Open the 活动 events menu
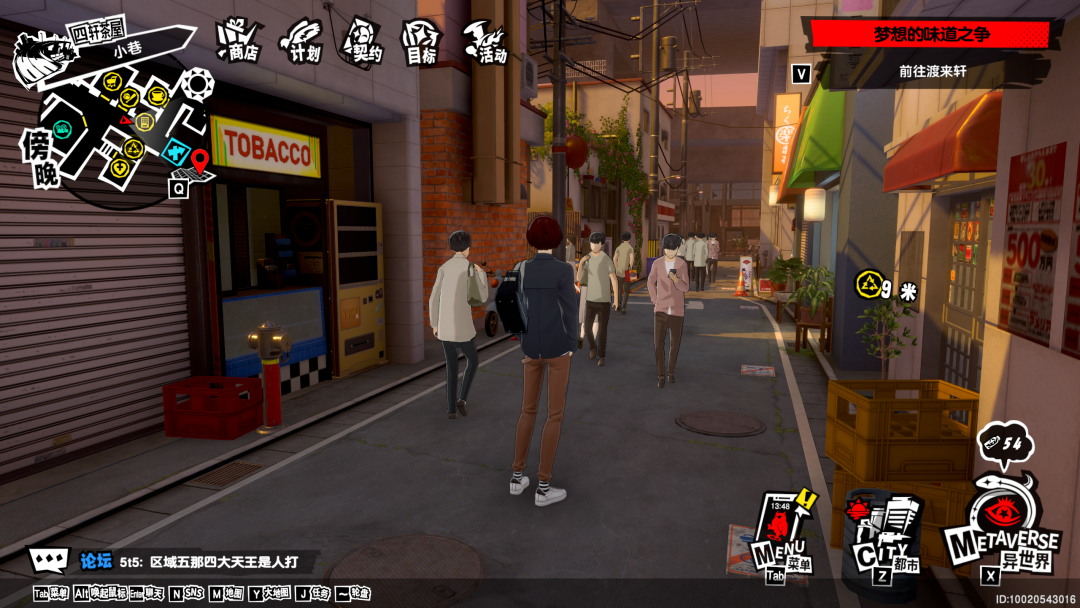Image resolution: width=1080 pixels, height=608 pixels. [484, 41]
